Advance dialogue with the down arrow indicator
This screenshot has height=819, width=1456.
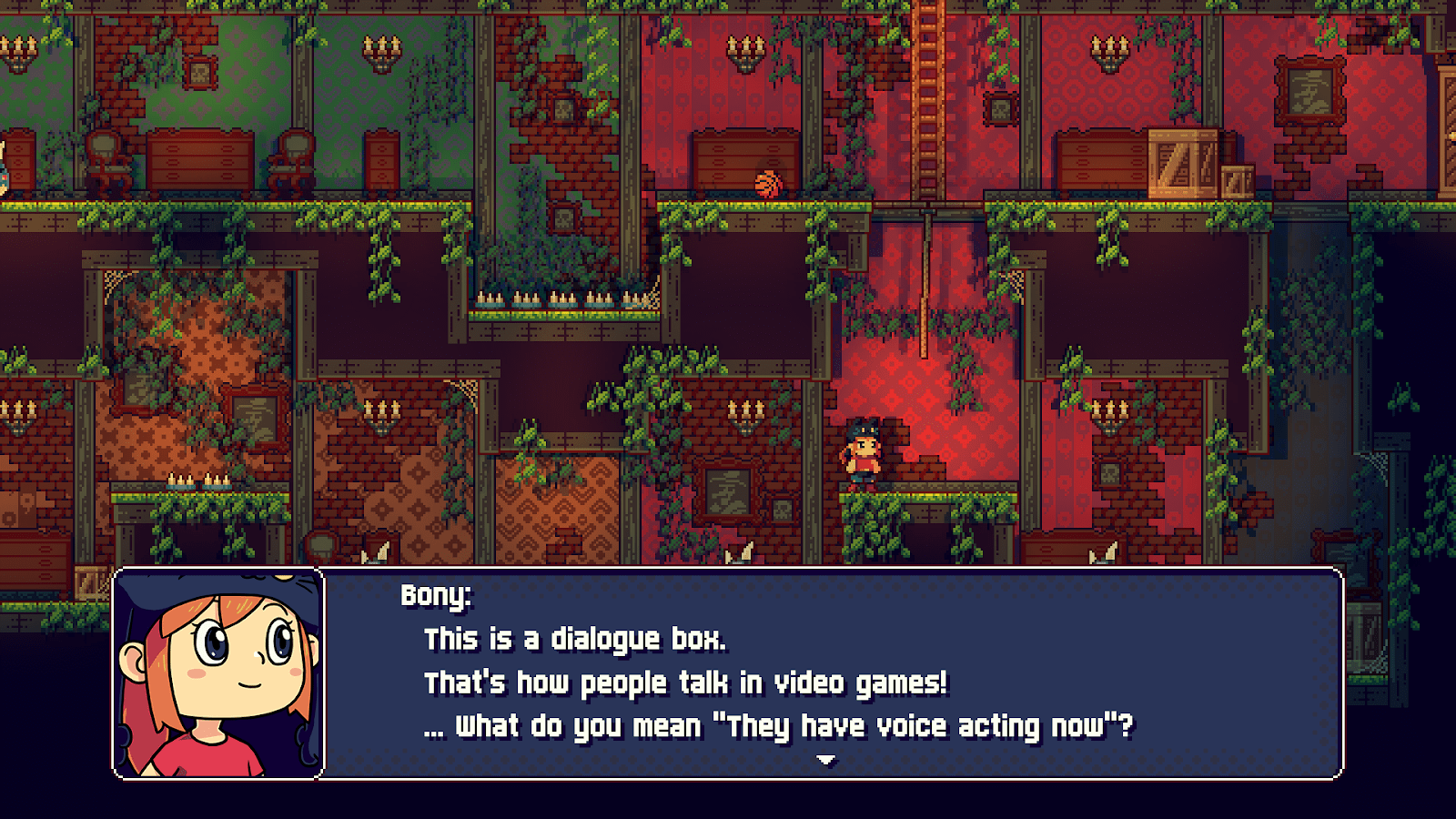825,760
